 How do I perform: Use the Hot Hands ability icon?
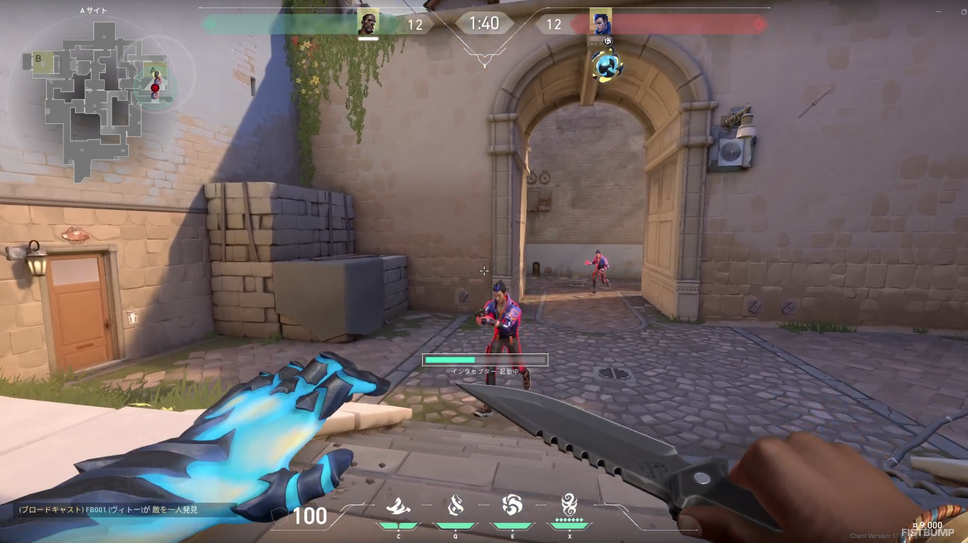512,506
